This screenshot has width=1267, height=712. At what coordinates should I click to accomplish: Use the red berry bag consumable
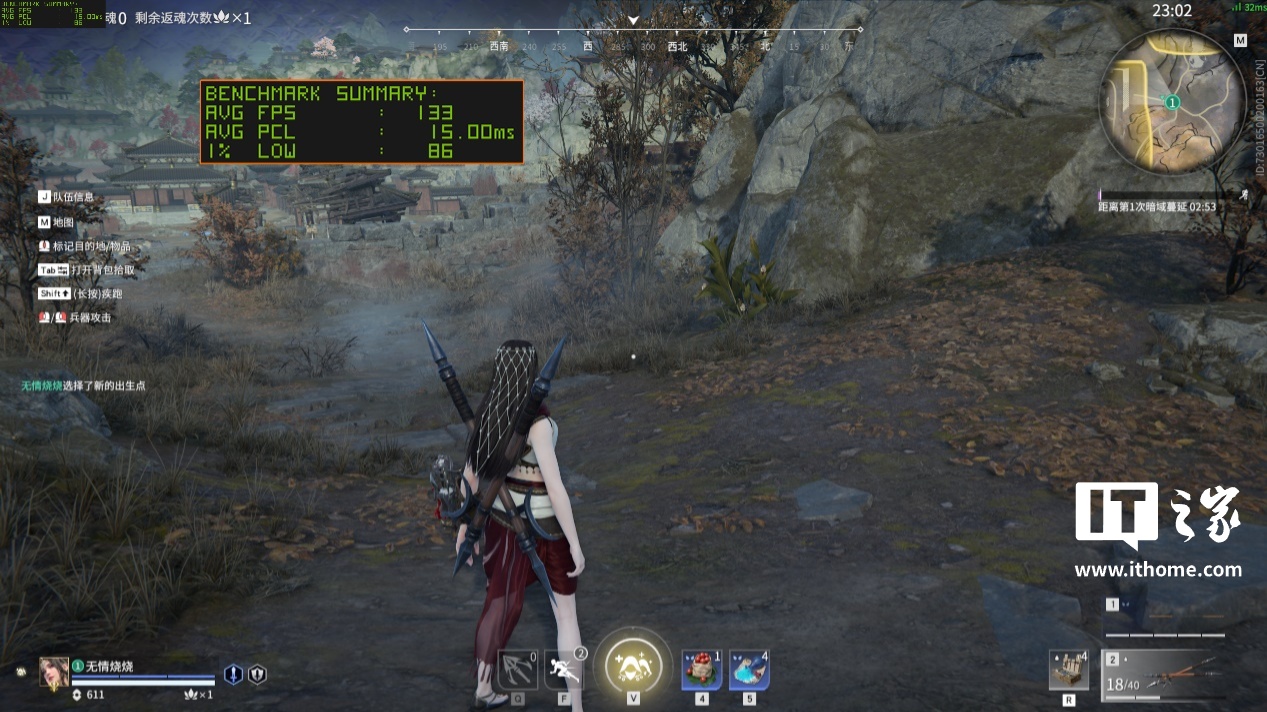tap(702, 669)
